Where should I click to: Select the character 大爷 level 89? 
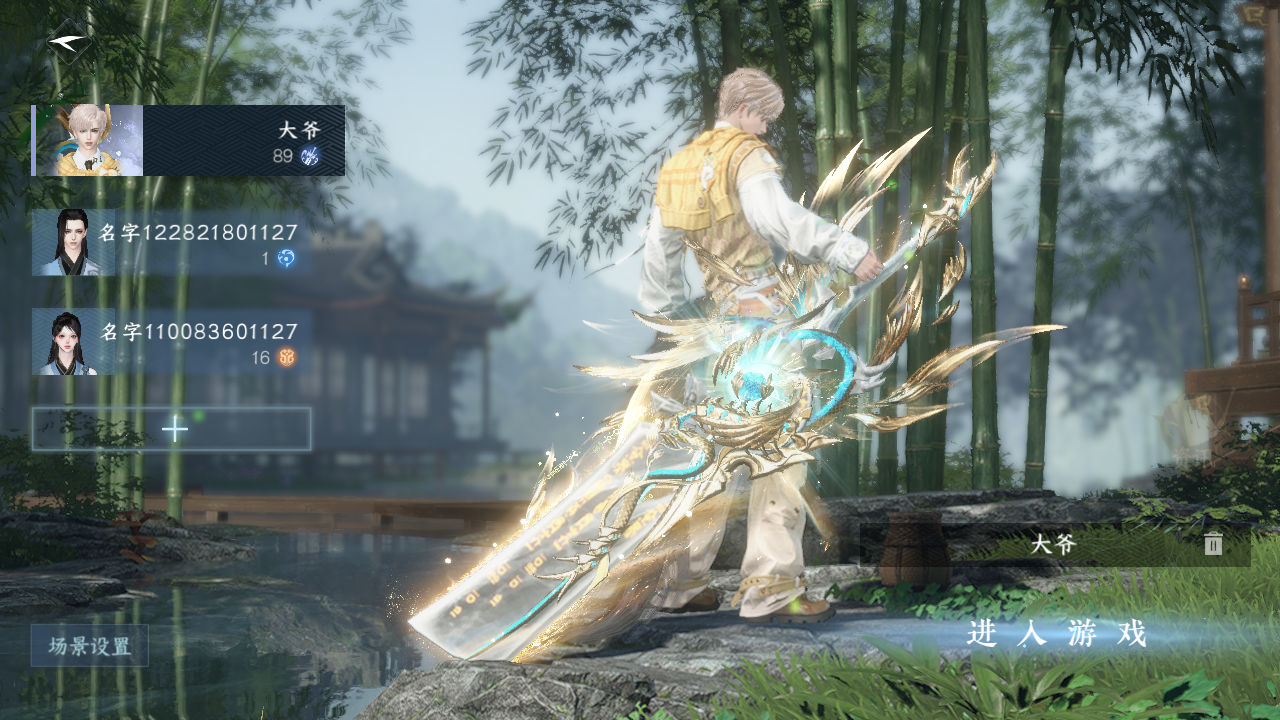click(189, 141)
